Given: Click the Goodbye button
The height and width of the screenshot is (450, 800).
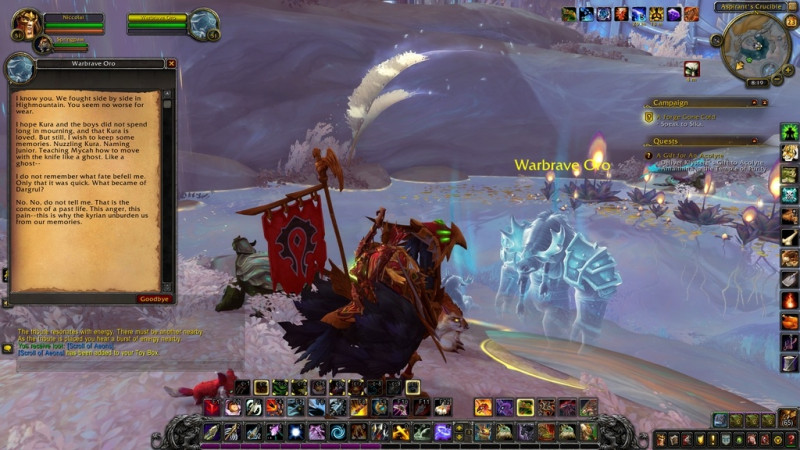Looking at the screenshot, I should (x=154, y=298).
